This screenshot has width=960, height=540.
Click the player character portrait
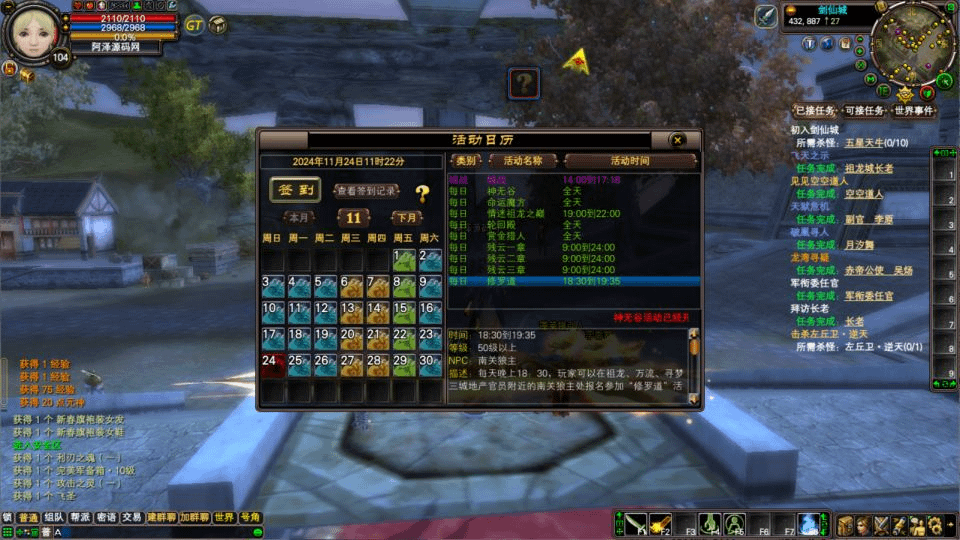click(37, 32)
